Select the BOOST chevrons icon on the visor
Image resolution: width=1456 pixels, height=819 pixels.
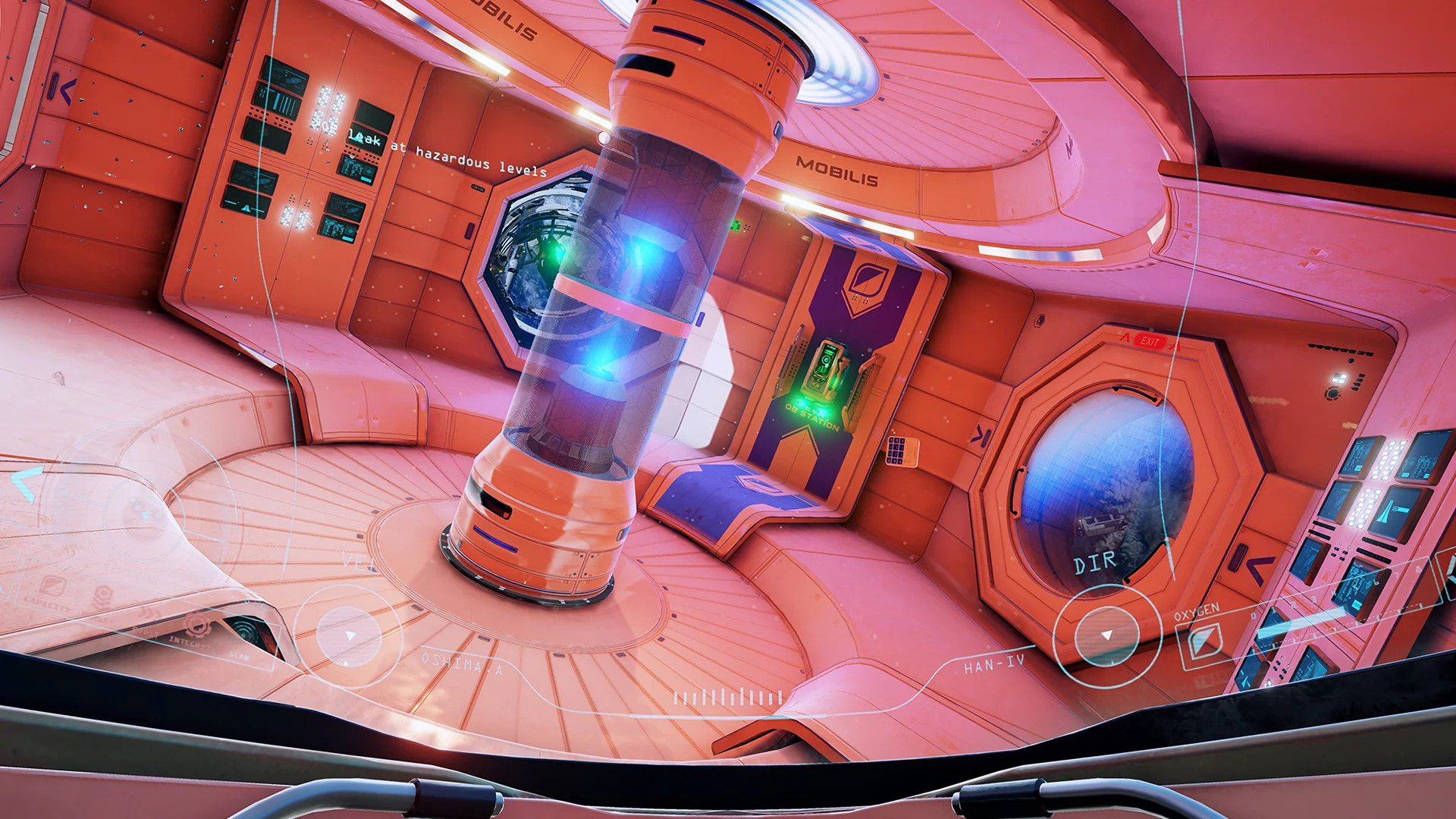[149, 613]
